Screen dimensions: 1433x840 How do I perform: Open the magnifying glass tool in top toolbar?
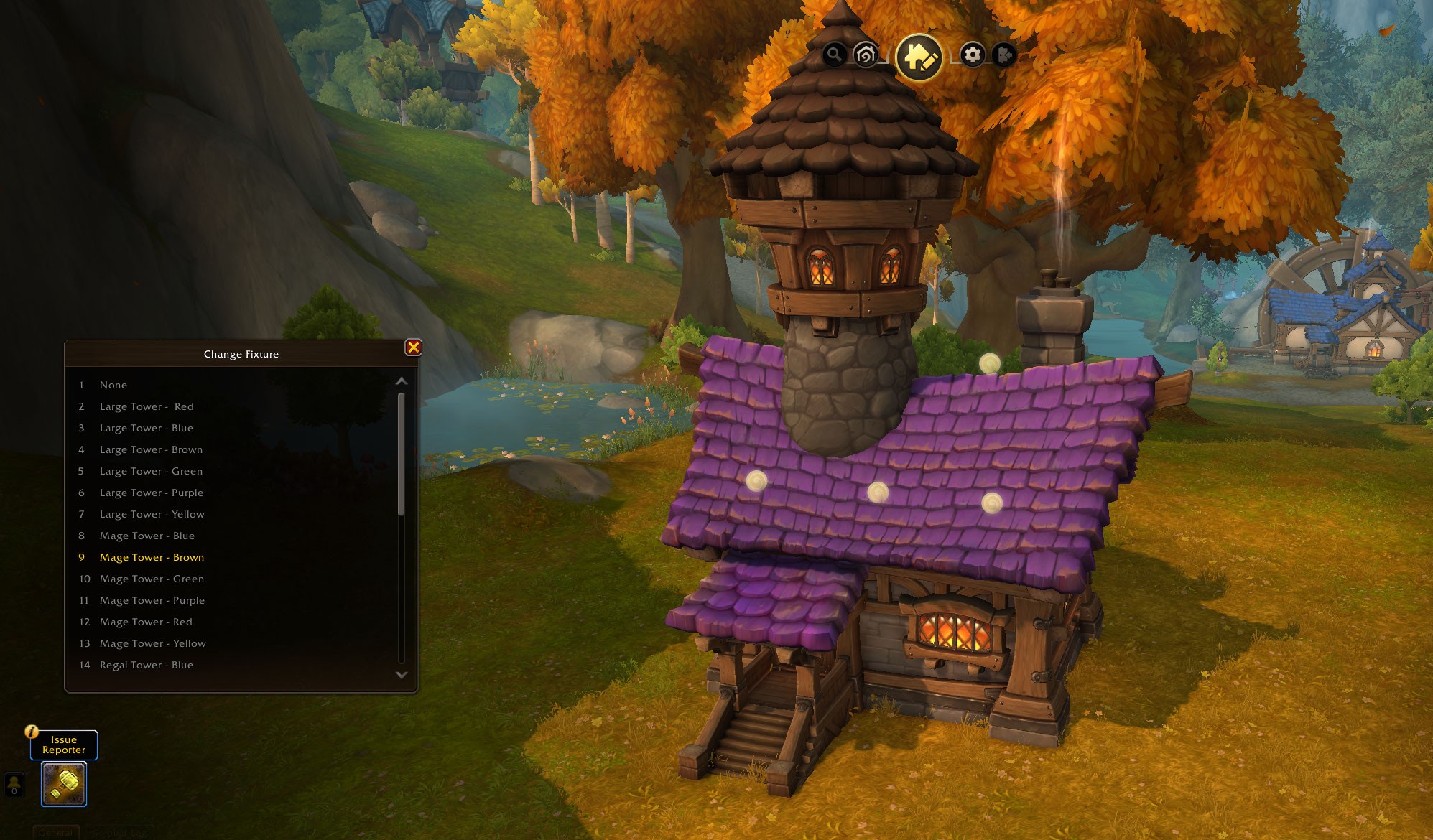(834, 54)
